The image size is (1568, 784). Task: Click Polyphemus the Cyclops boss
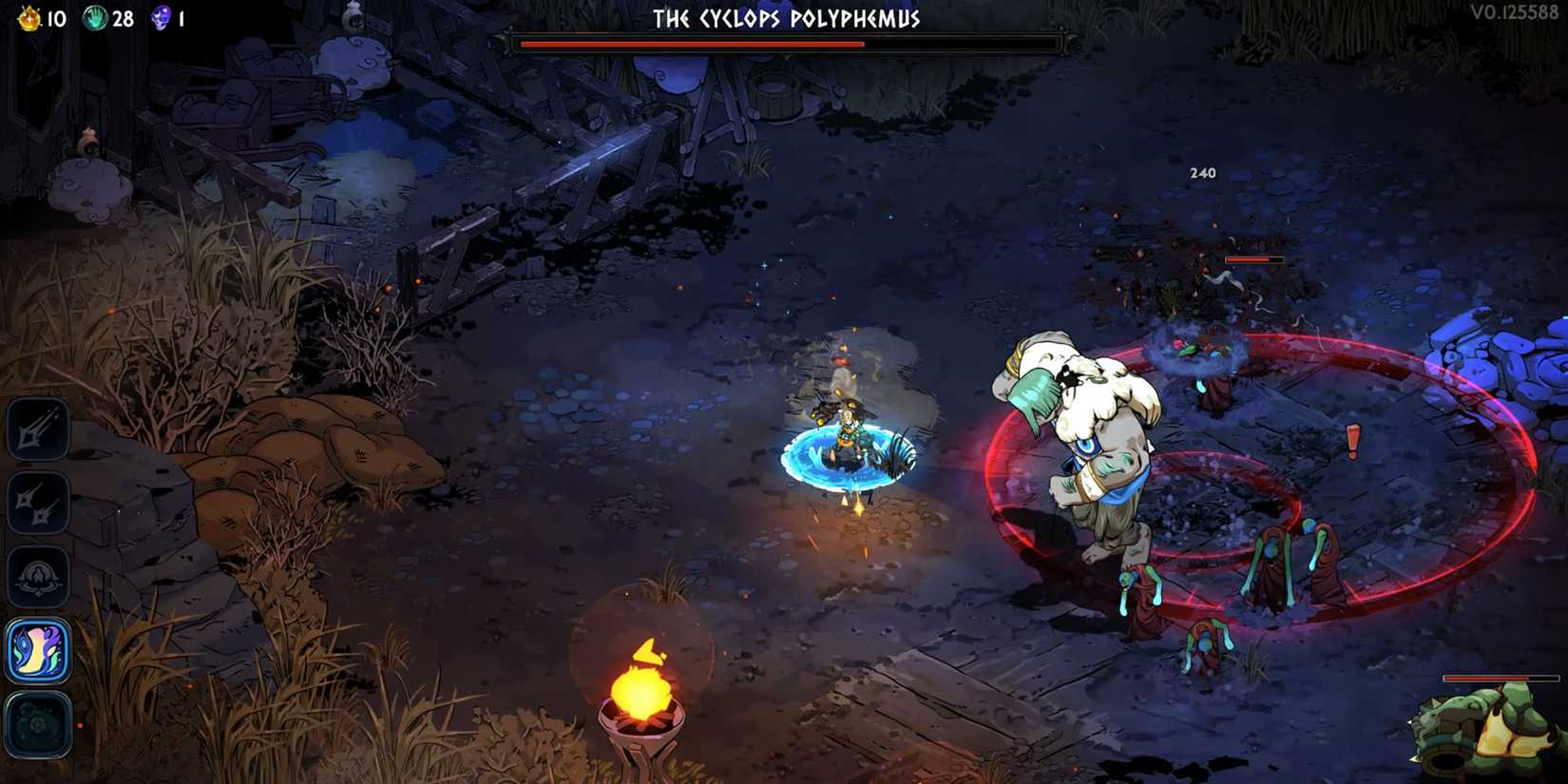1083,447
